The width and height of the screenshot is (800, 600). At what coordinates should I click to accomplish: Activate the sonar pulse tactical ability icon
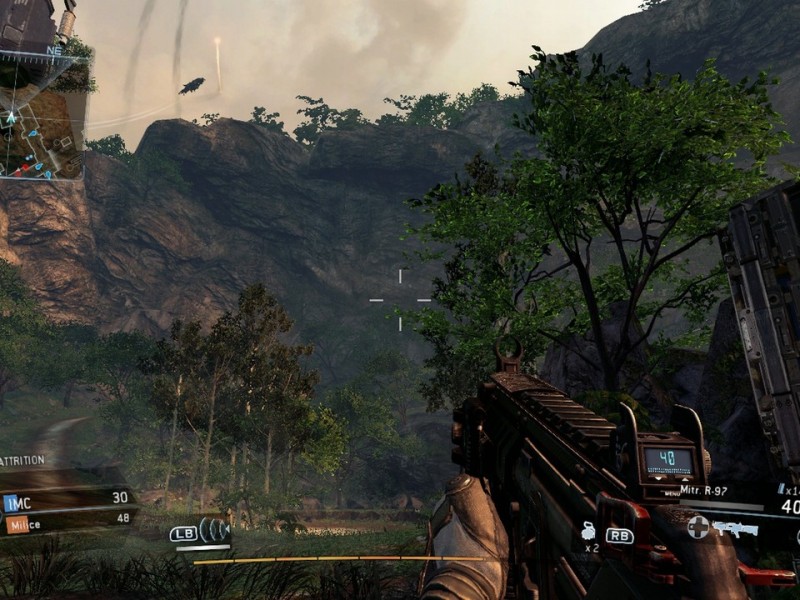214,530
